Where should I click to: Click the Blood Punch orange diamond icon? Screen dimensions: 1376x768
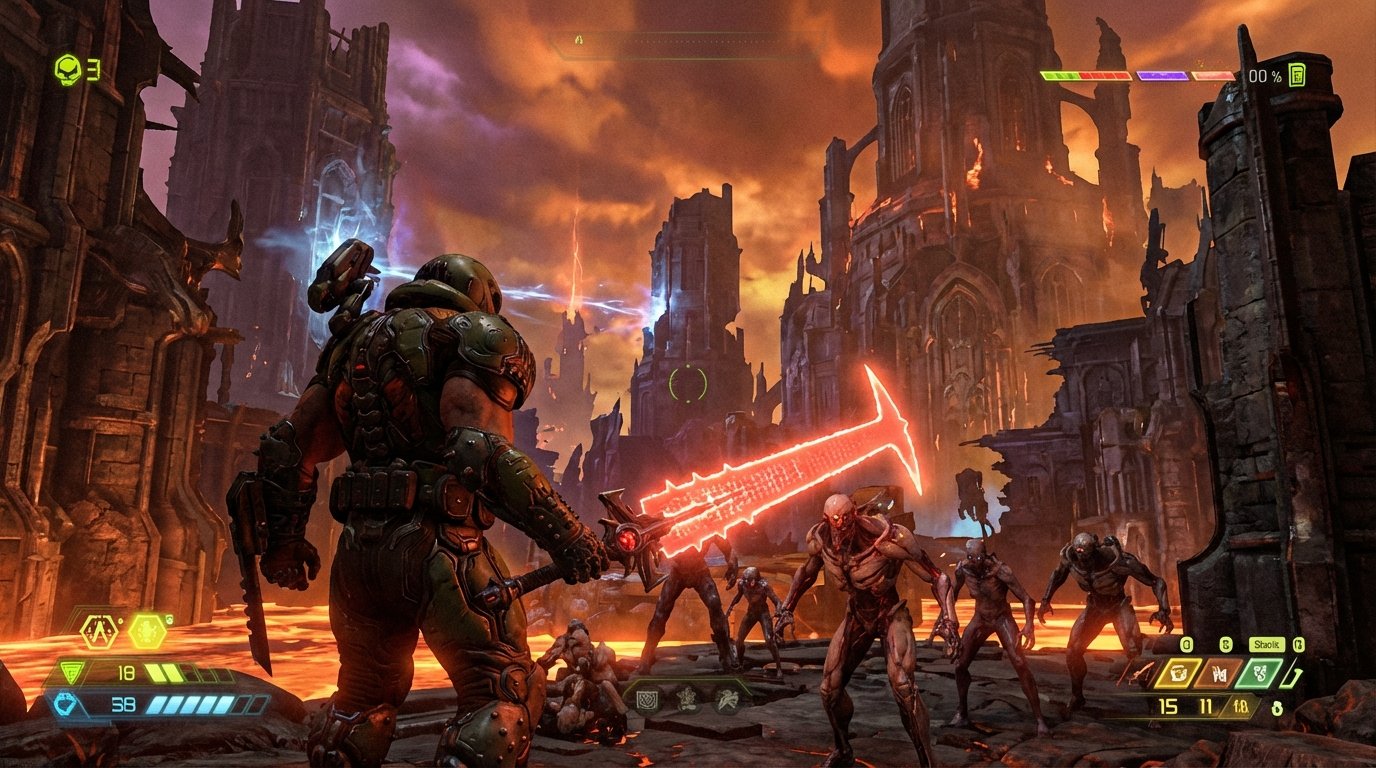pyautogui.click(x=1219, y=673)
